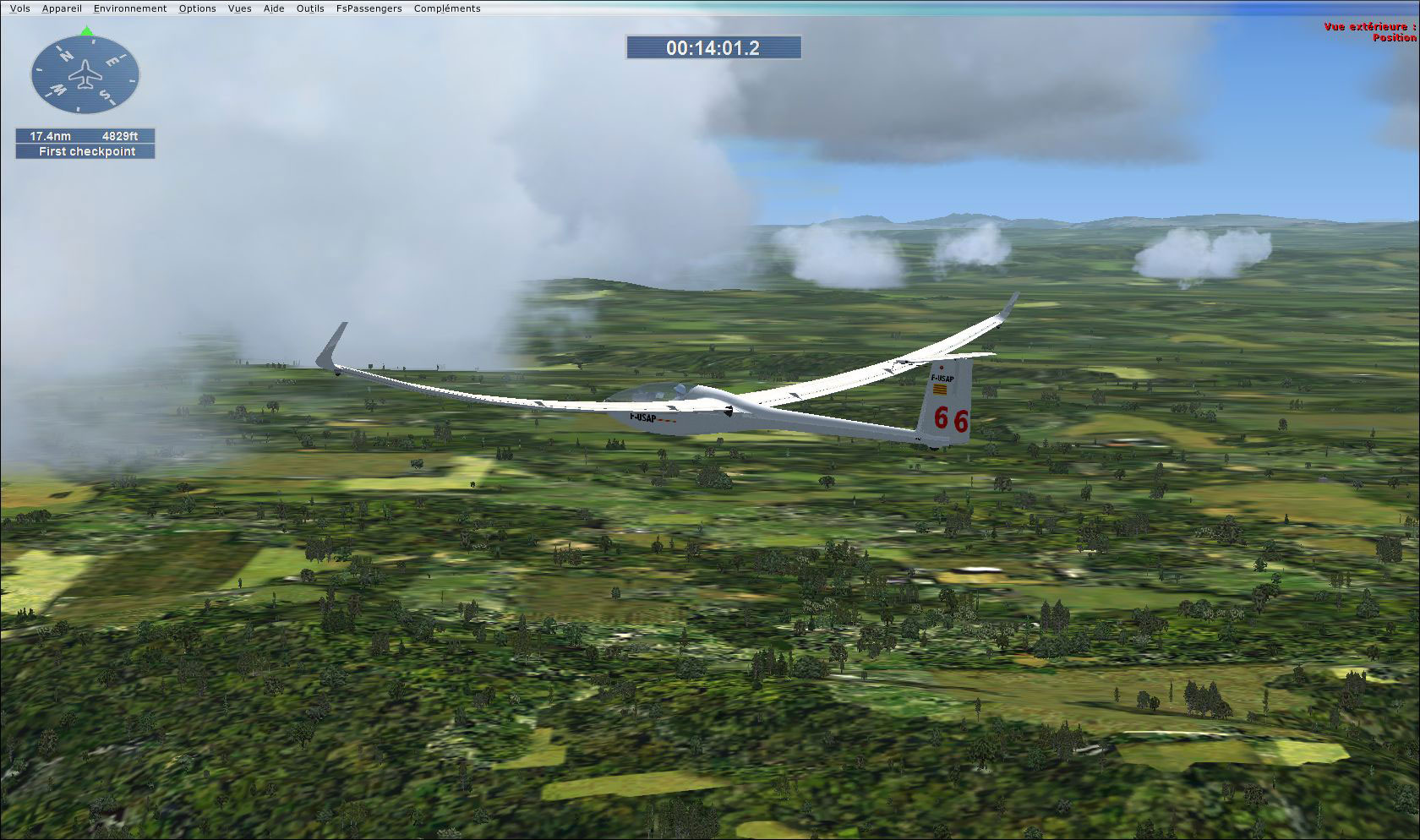
Task: Open the Aide menu
Action: click(273, 8)
